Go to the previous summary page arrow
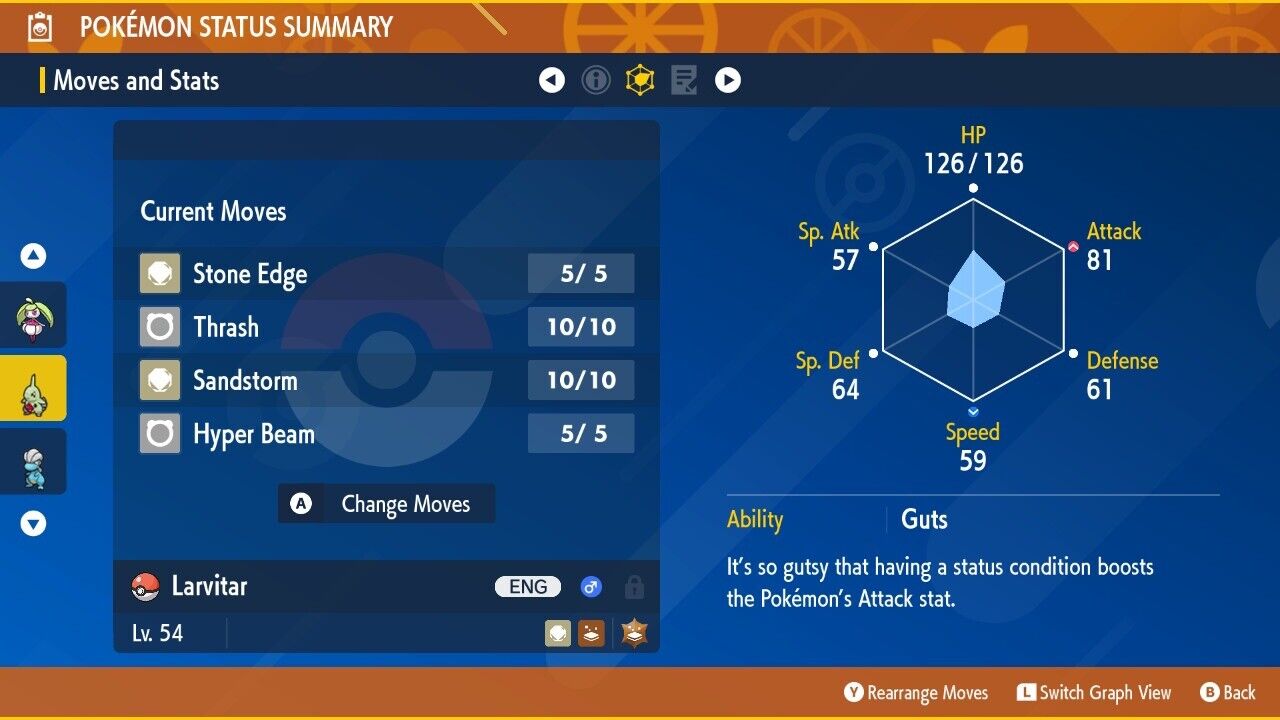The width and height of the screenshot is (1280, 720). (552, 80)
